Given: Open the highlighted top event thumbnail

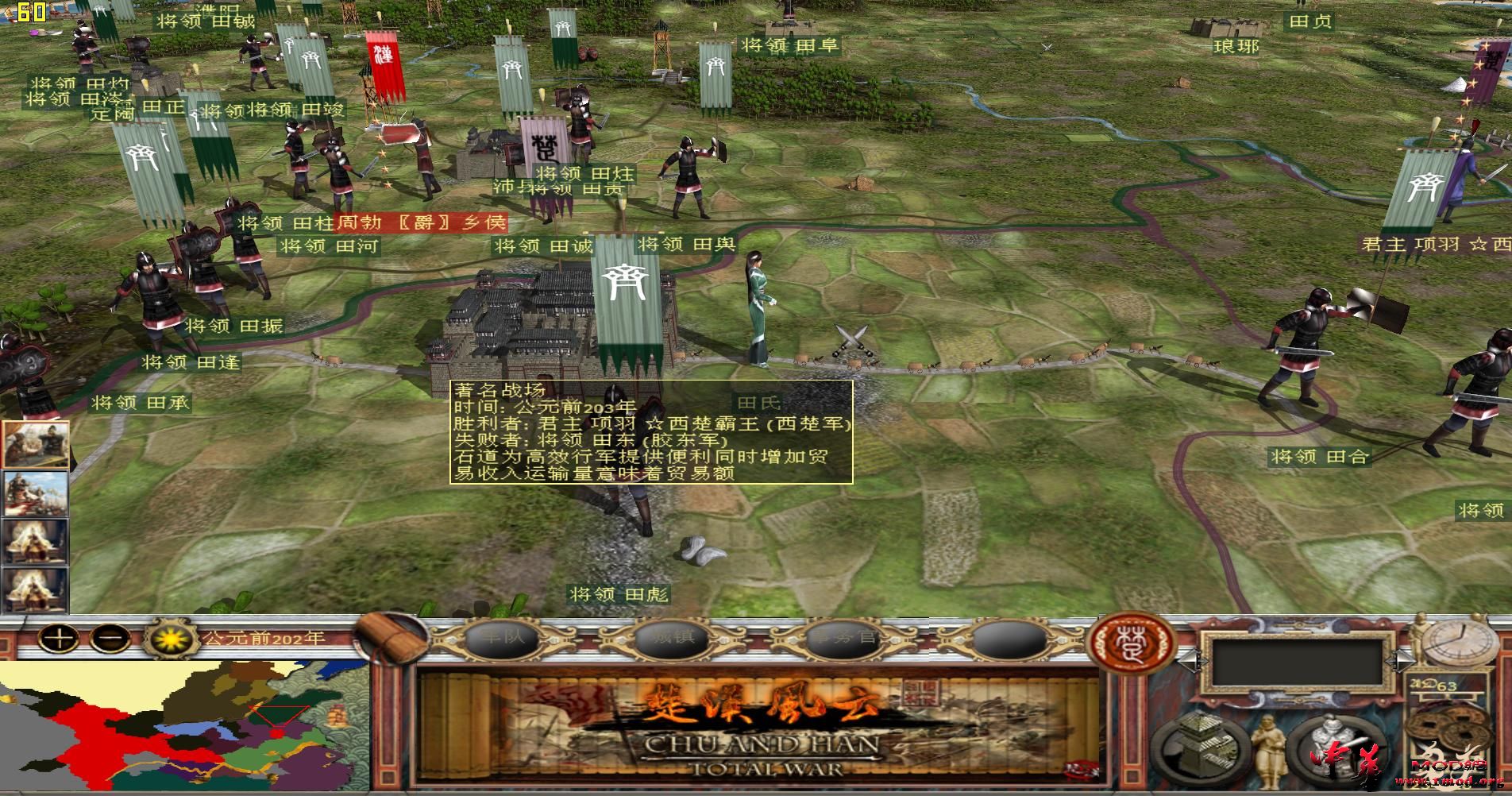Looking at the screenshot, I should (36, 443).
